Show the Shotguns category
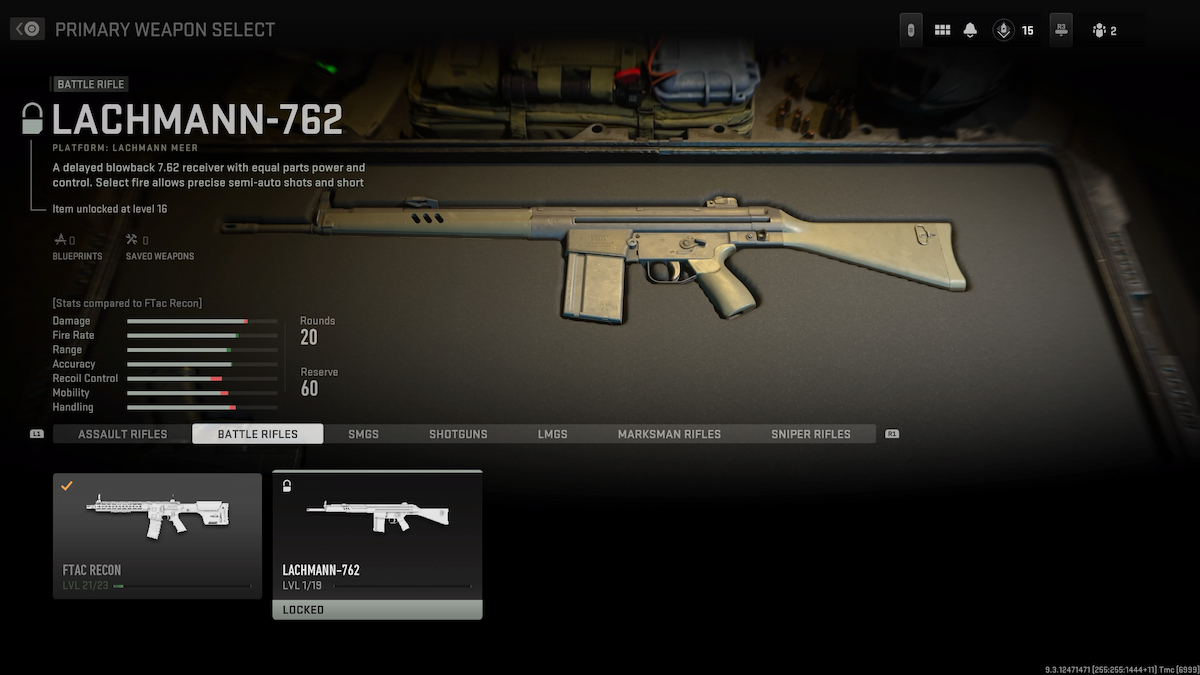The height and width of the screenshot is (675, 1200). coord(458,434)
